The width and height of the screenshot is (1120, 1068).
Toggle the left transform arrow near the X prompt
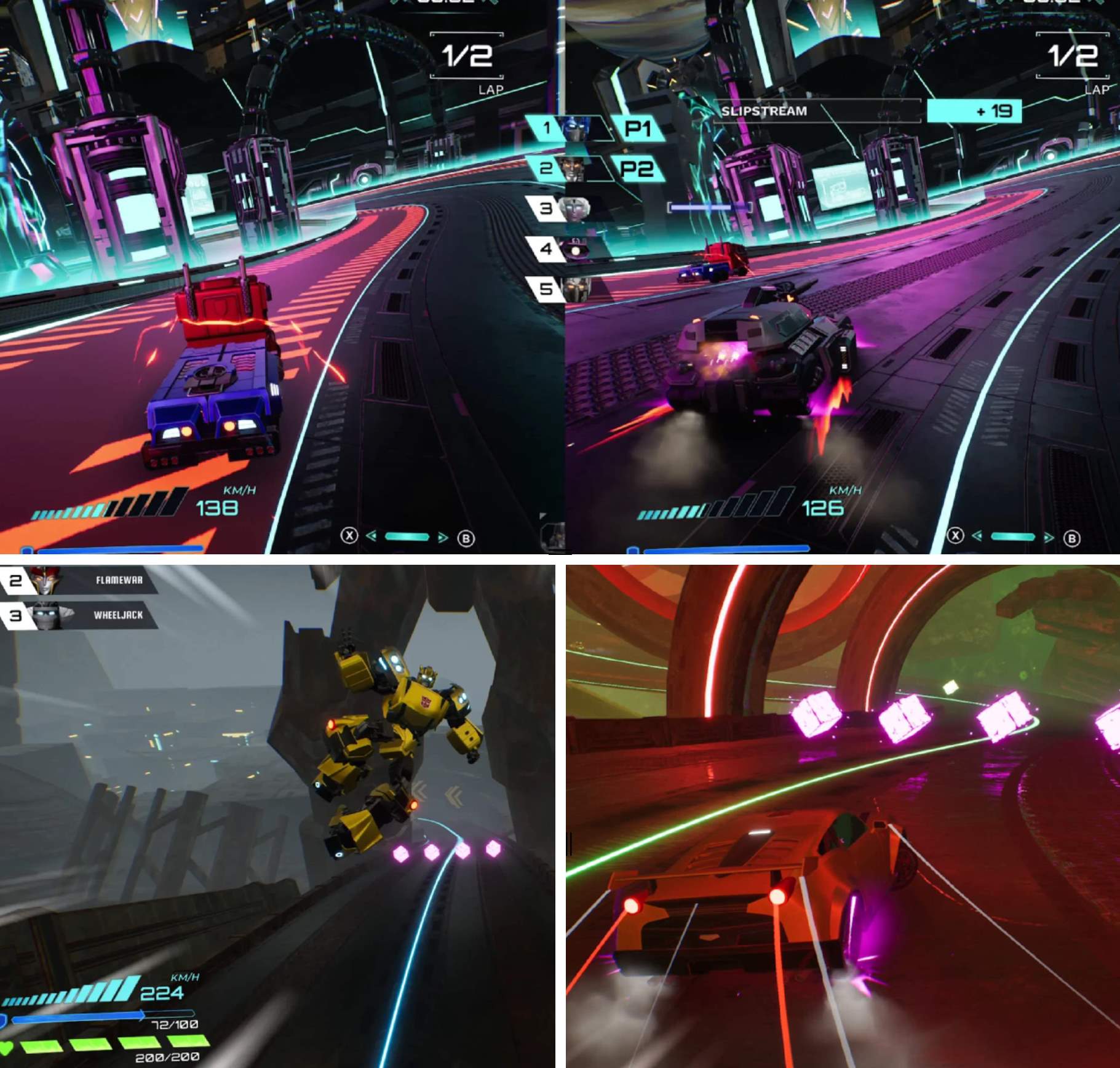(x=371, y=536)
